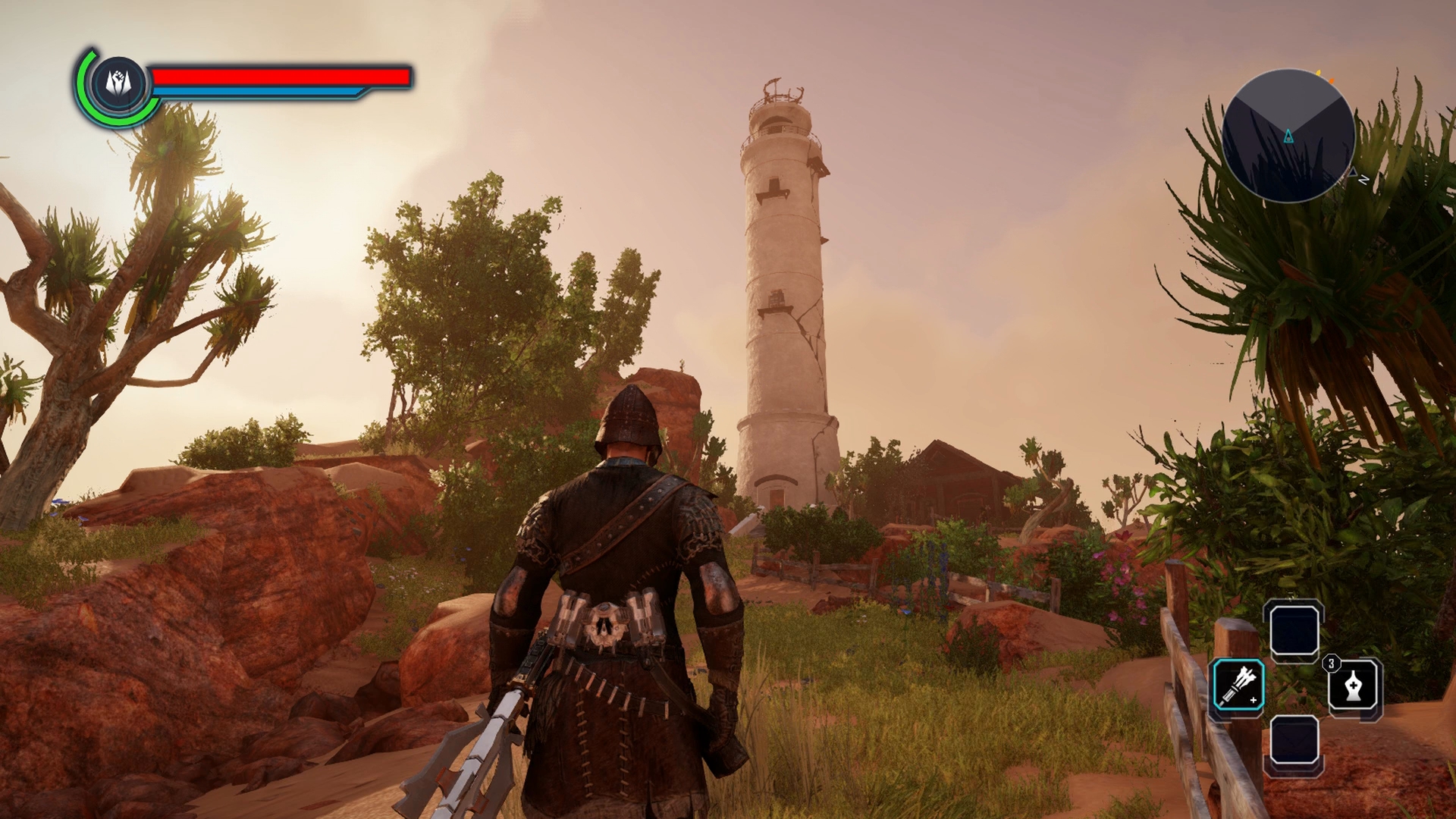Use the potion quick slot with count 3
The image size is (1456, 819).
click(x=1355, y=688)
